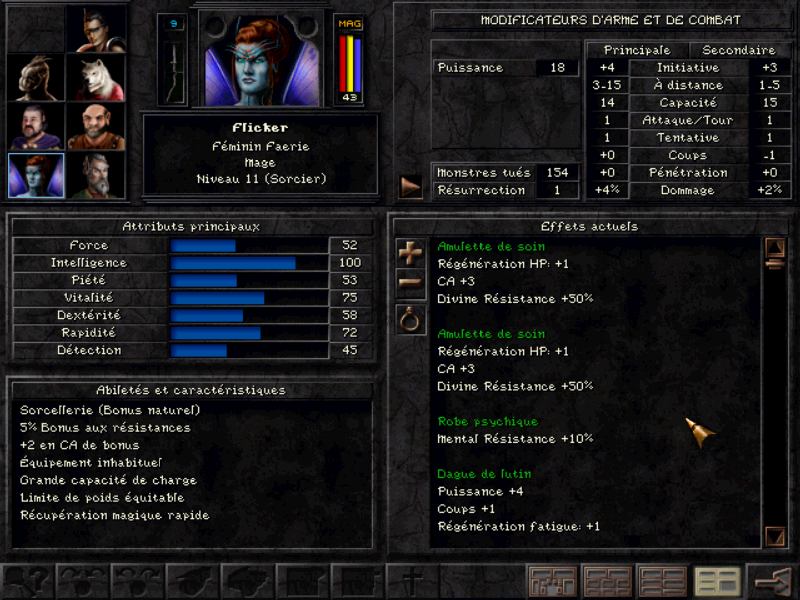Click the ring filter button in effects panel
The width and height of the screenshot is (800, 600).
click(411, 320)
